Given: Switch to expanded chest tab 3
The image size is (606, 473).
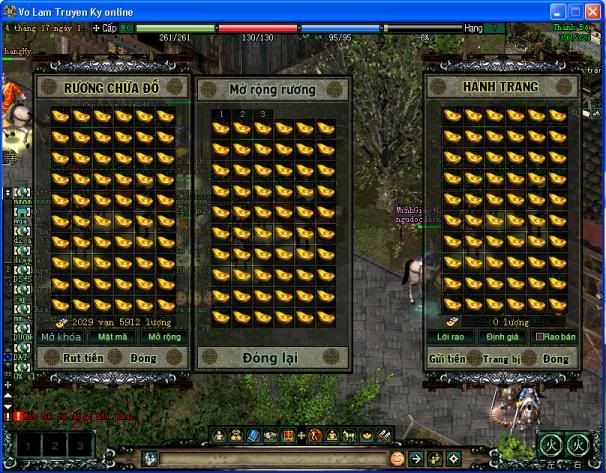Looking at the screenshot, I should 262,114.
